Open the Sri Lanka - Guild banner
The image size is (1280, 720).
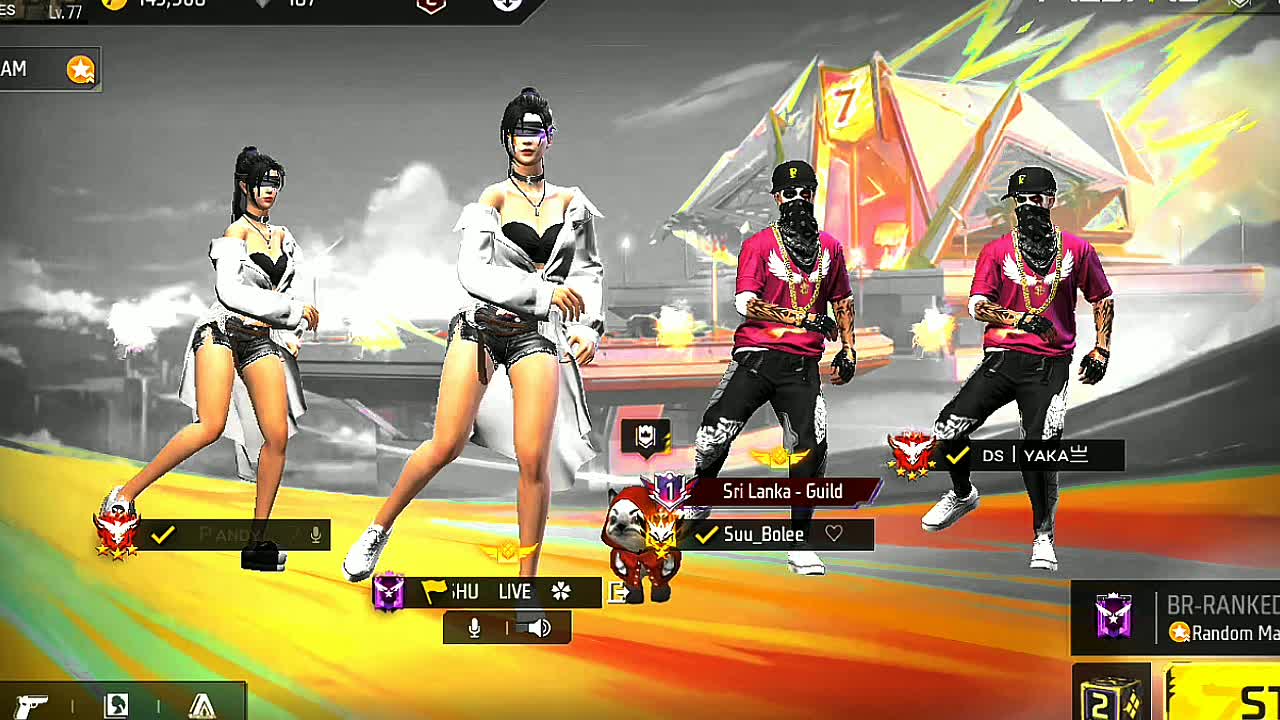pyautogui.click(x=782, y=491)
